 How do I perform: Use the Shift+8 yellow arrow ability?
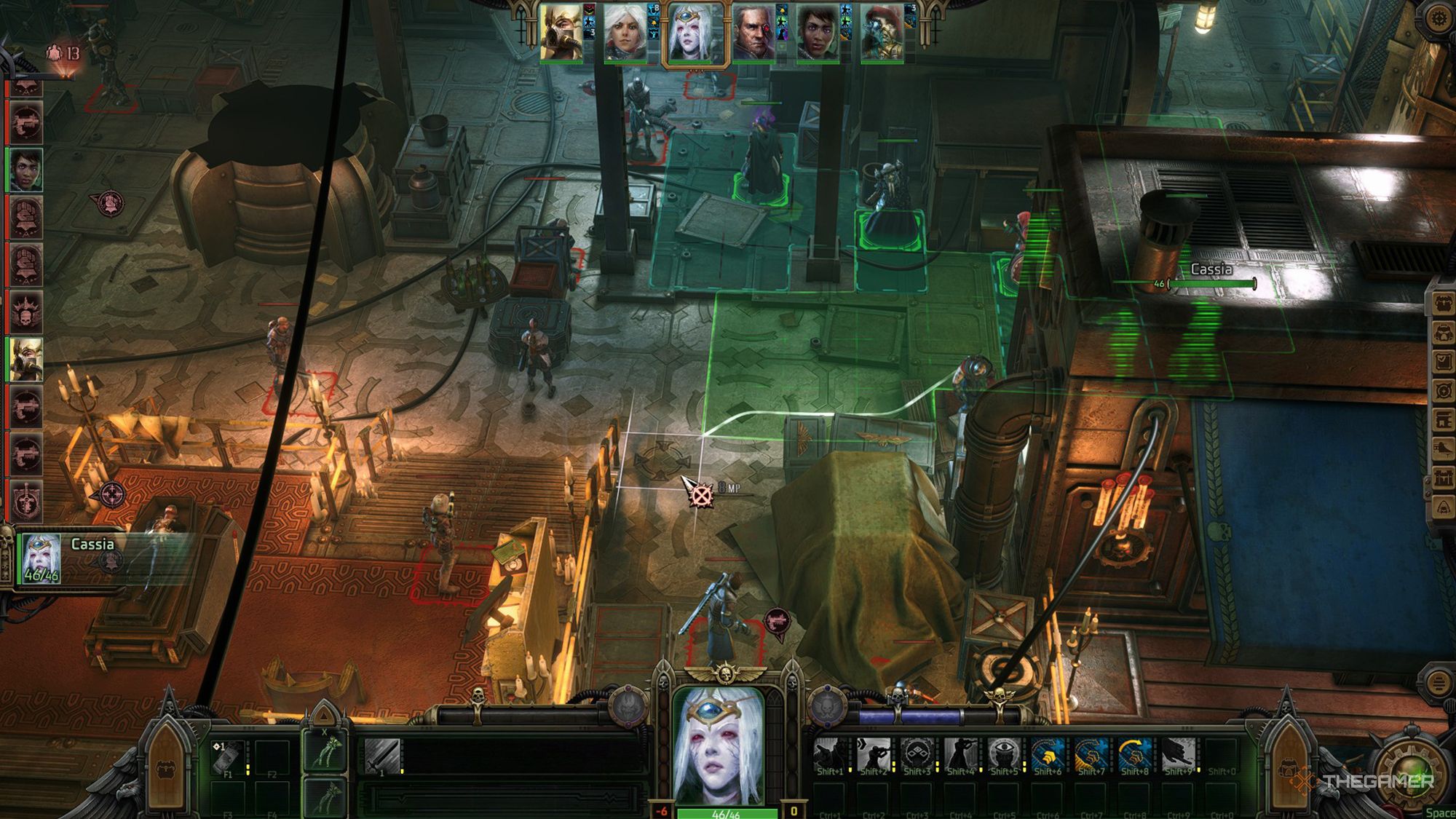point(1134,756)
